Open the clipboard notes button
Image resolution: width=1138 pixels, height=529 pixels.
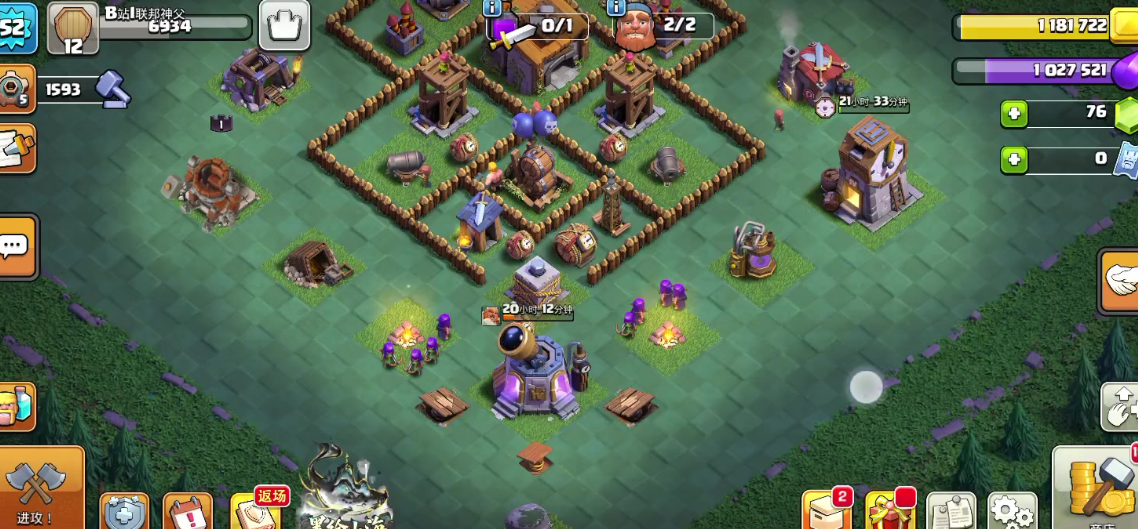pos(951,512)
